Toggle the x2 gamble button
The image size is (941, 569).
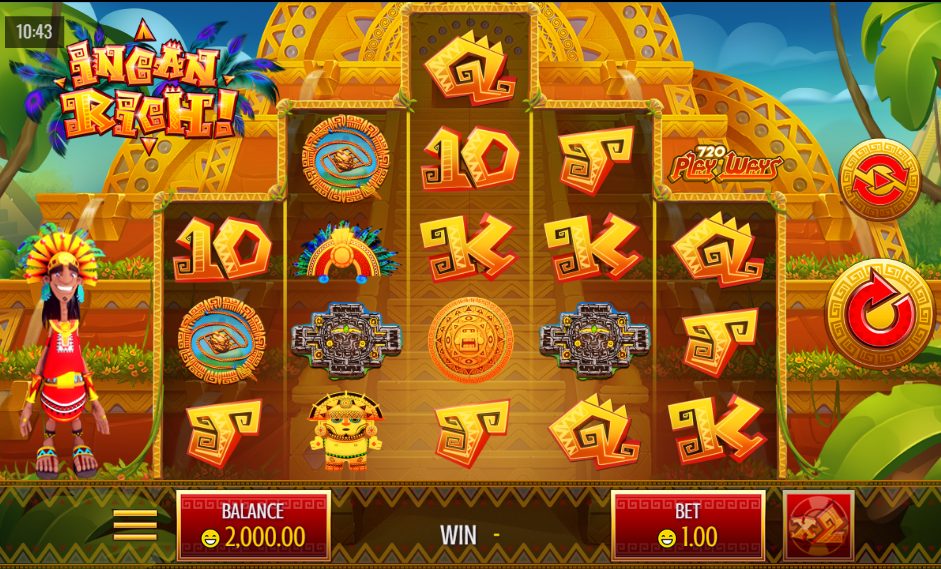click(x=818, y=525)
